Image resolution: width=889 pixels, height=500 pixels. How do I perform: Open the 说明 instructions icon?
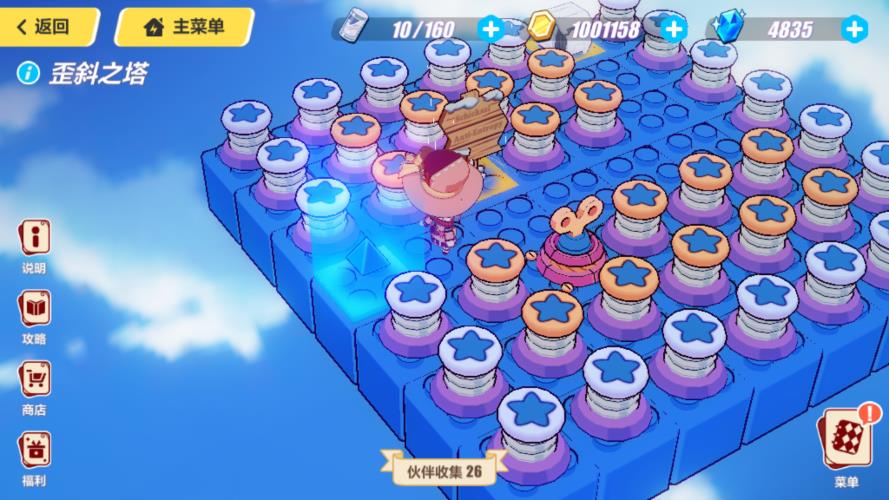[34, 240]
